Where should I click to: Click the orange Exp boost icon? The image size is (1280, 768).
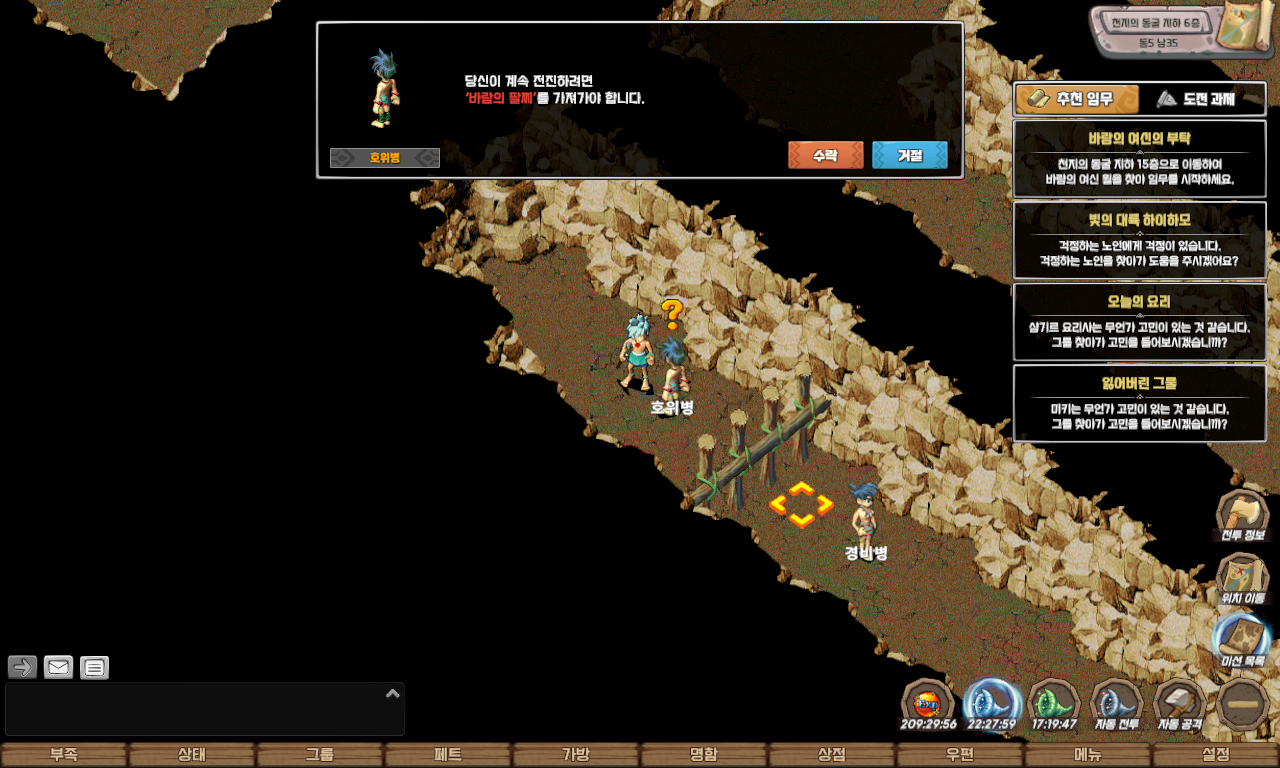pos(928,704)
